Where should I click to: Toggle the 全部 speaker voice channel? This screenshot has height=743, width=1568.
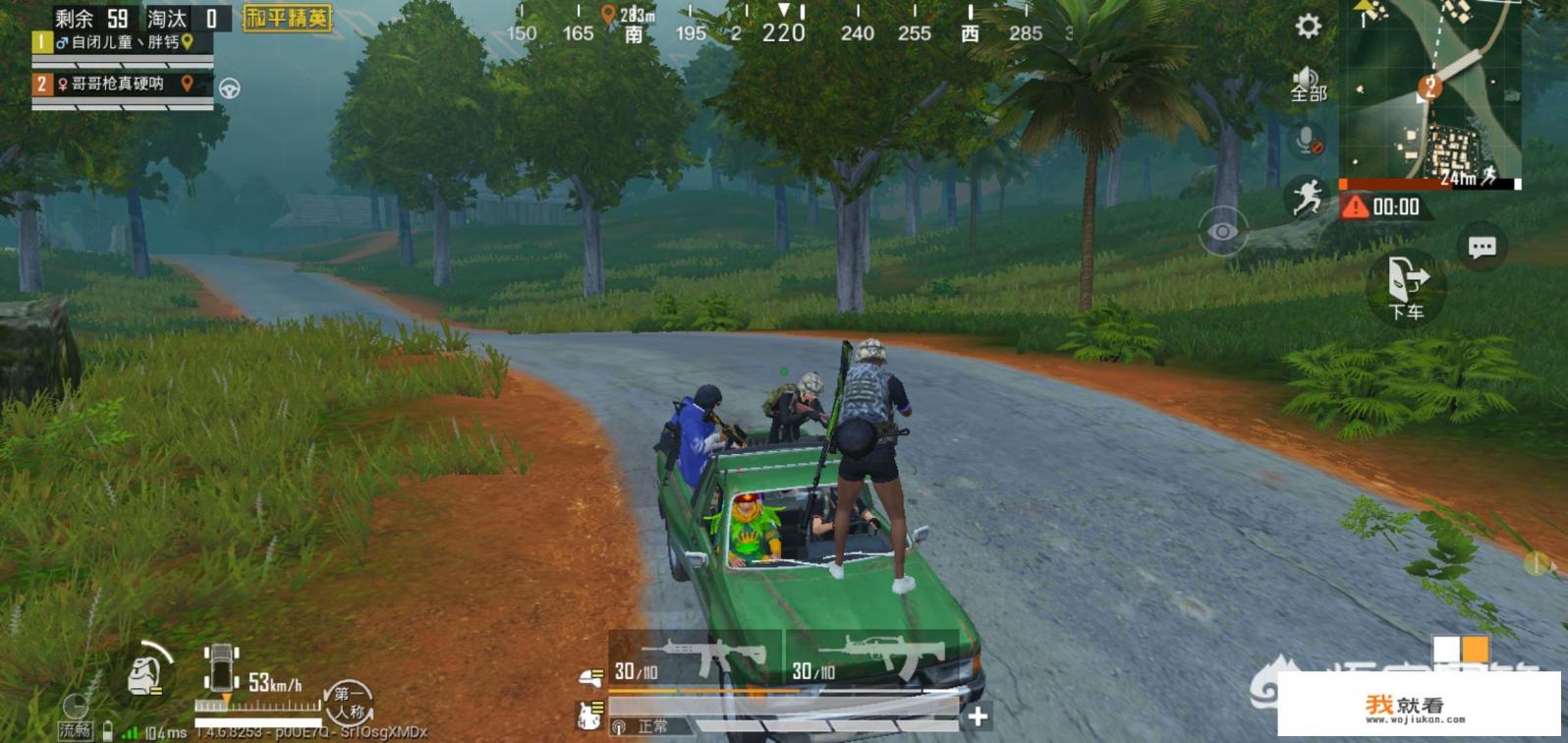point(1308,85)
